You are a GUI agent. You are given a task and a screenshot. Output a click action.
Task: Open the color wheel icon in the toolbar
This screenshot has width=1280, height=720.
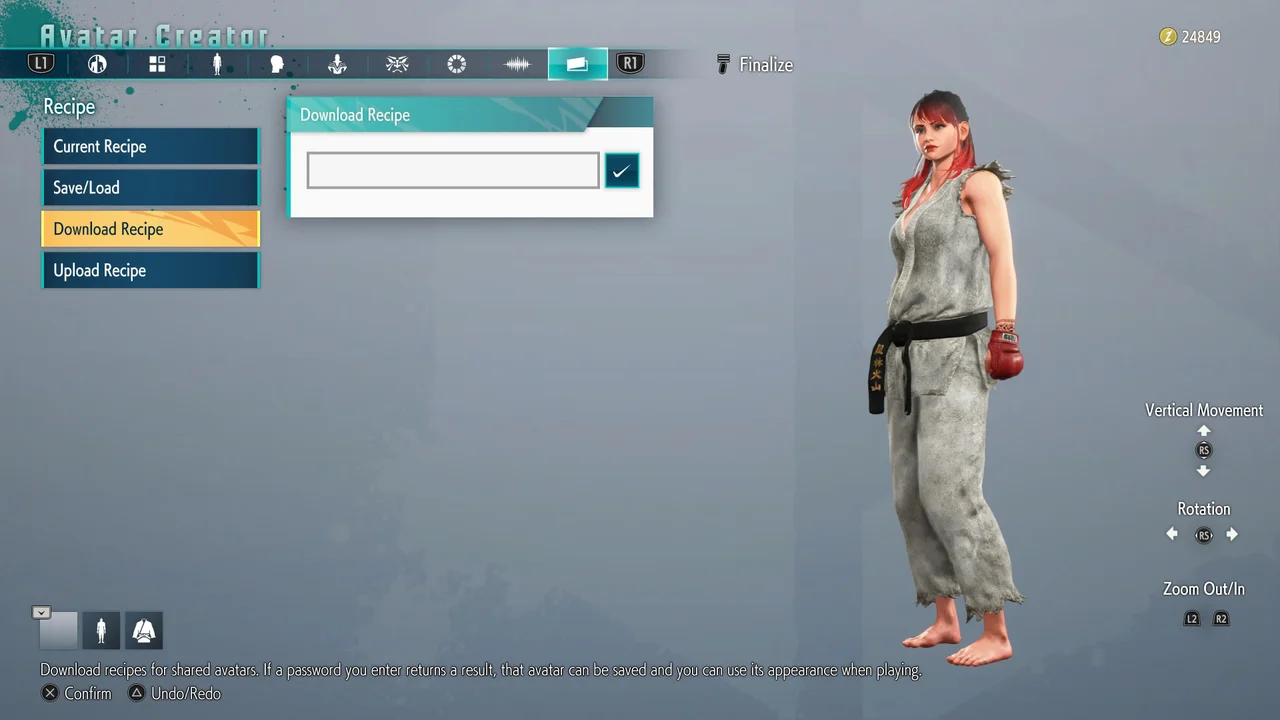point(457,64)
